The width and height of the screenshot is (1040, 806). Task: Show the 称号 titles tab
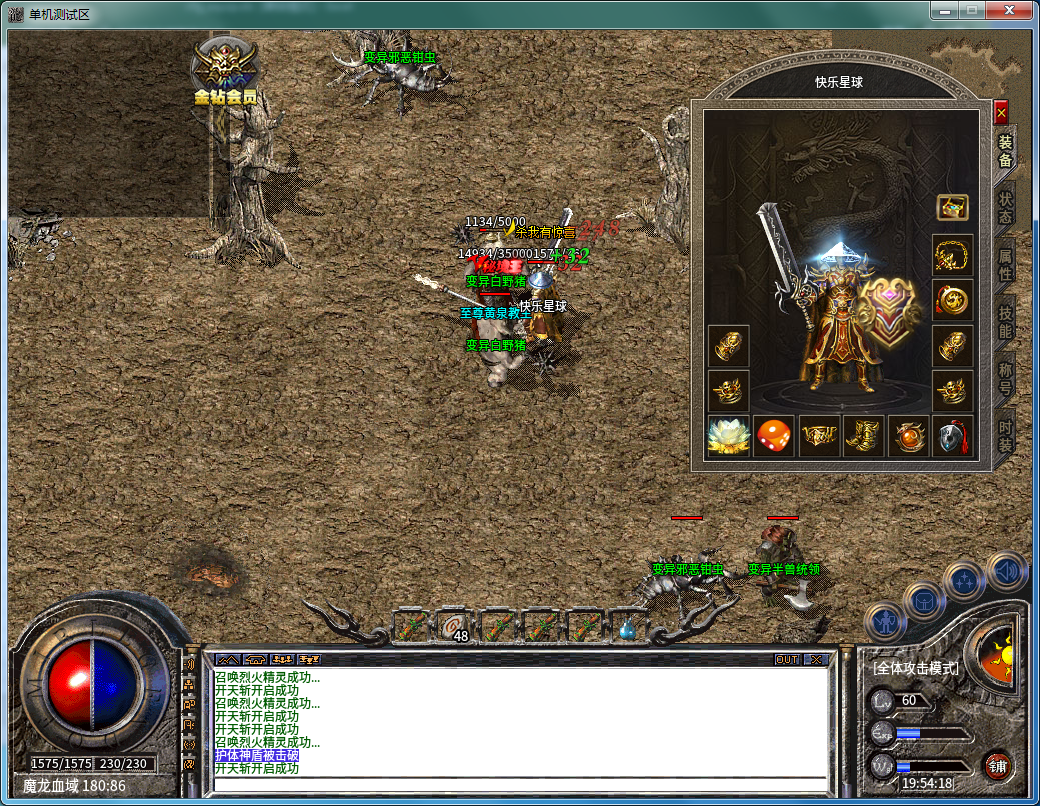pos(1005,379)
